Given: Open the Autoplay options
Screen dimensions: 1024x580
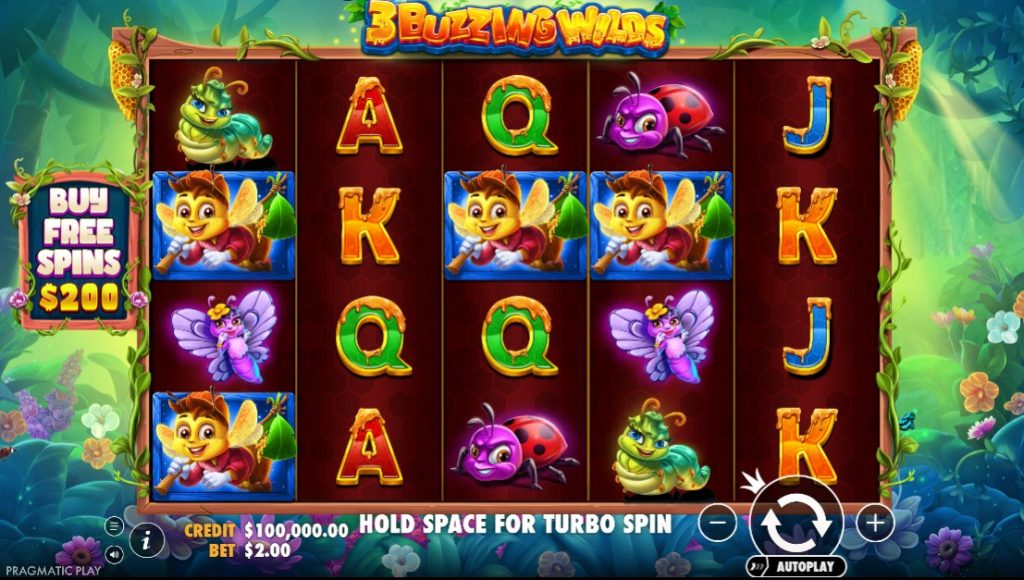Looking at the screenshot, I should (797, 566).
